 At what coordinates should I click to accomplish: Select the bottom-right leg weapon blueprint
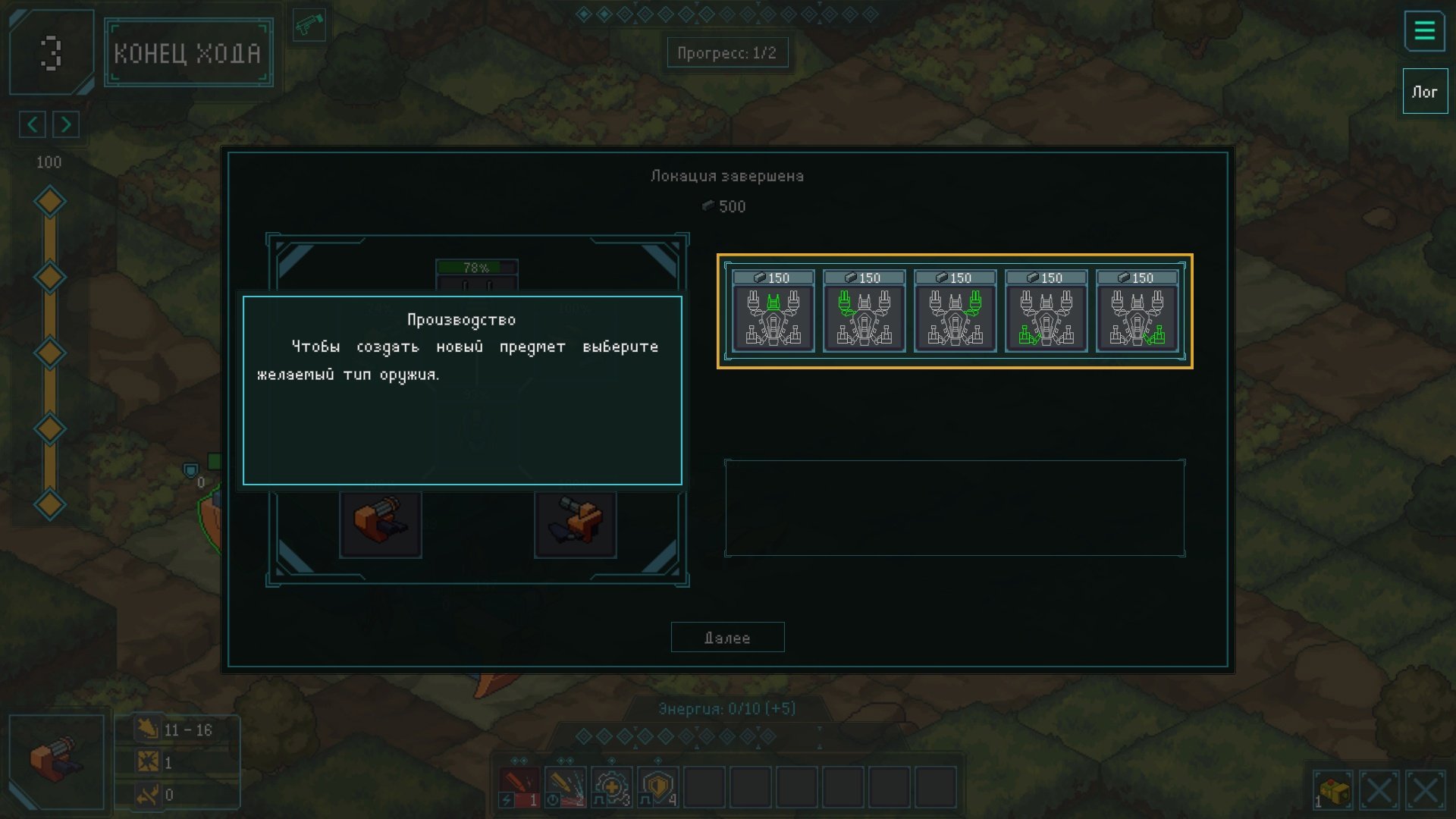tap(1137, 312)
